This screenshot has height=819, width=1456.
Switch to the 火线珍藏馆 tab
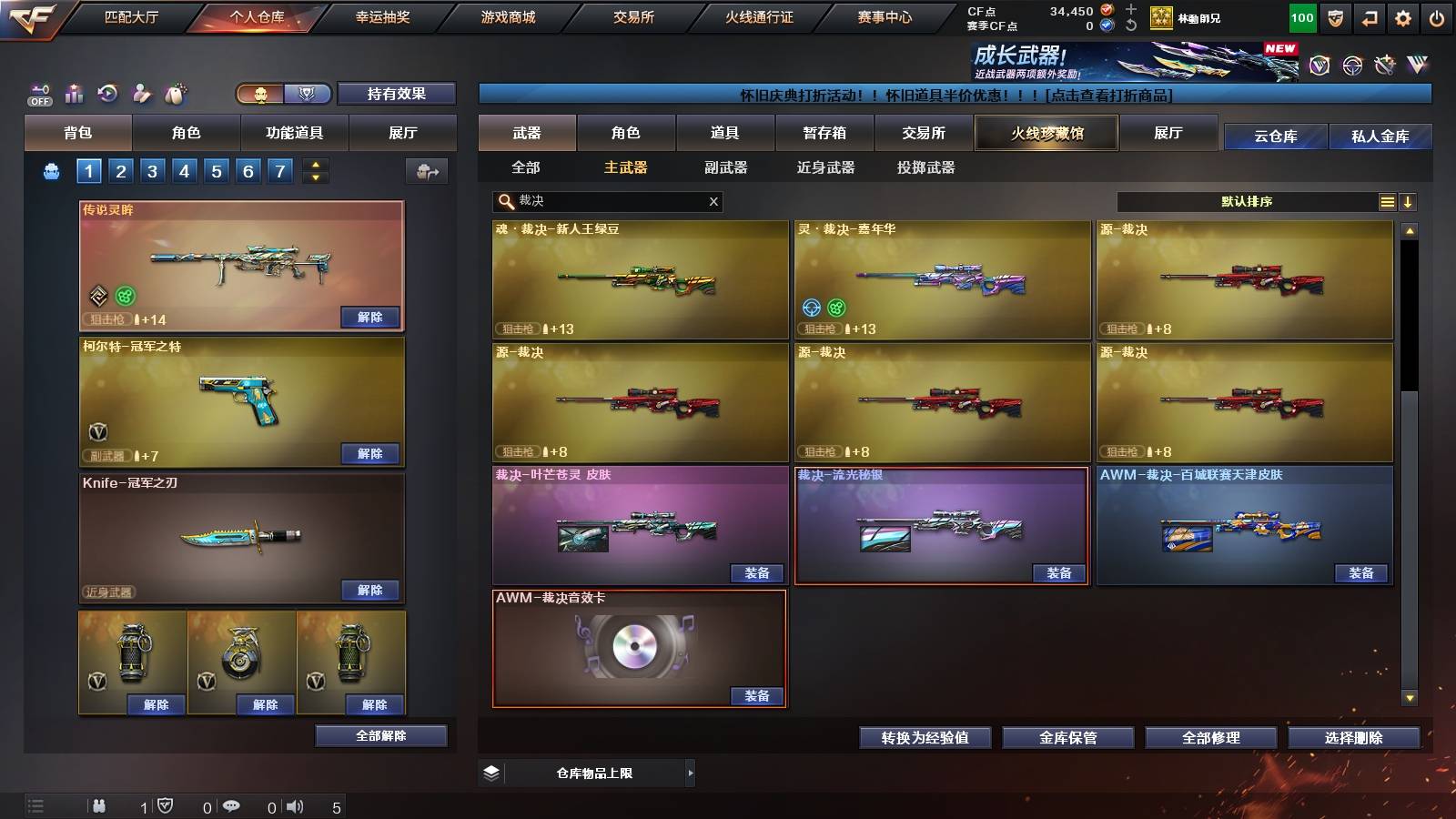pyautogui.click(x=1046, y=133)
